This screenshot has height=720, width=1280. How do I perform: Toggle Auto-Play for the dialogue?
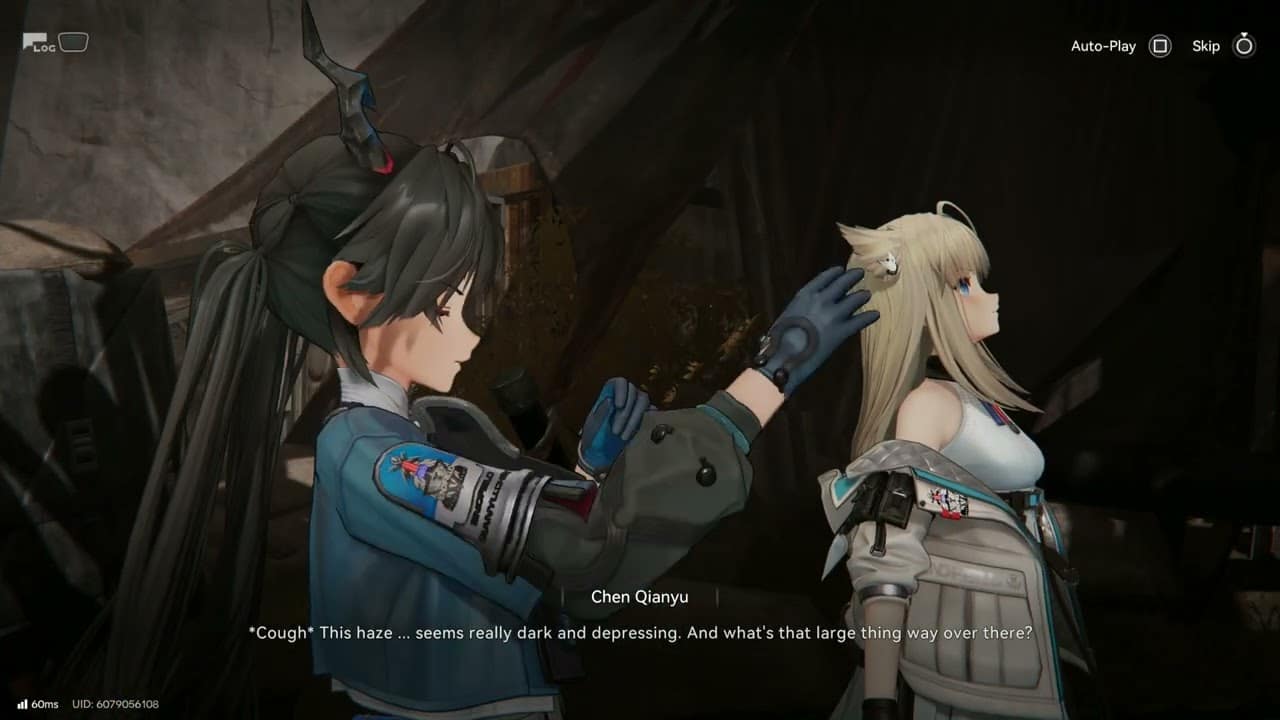1159,46
